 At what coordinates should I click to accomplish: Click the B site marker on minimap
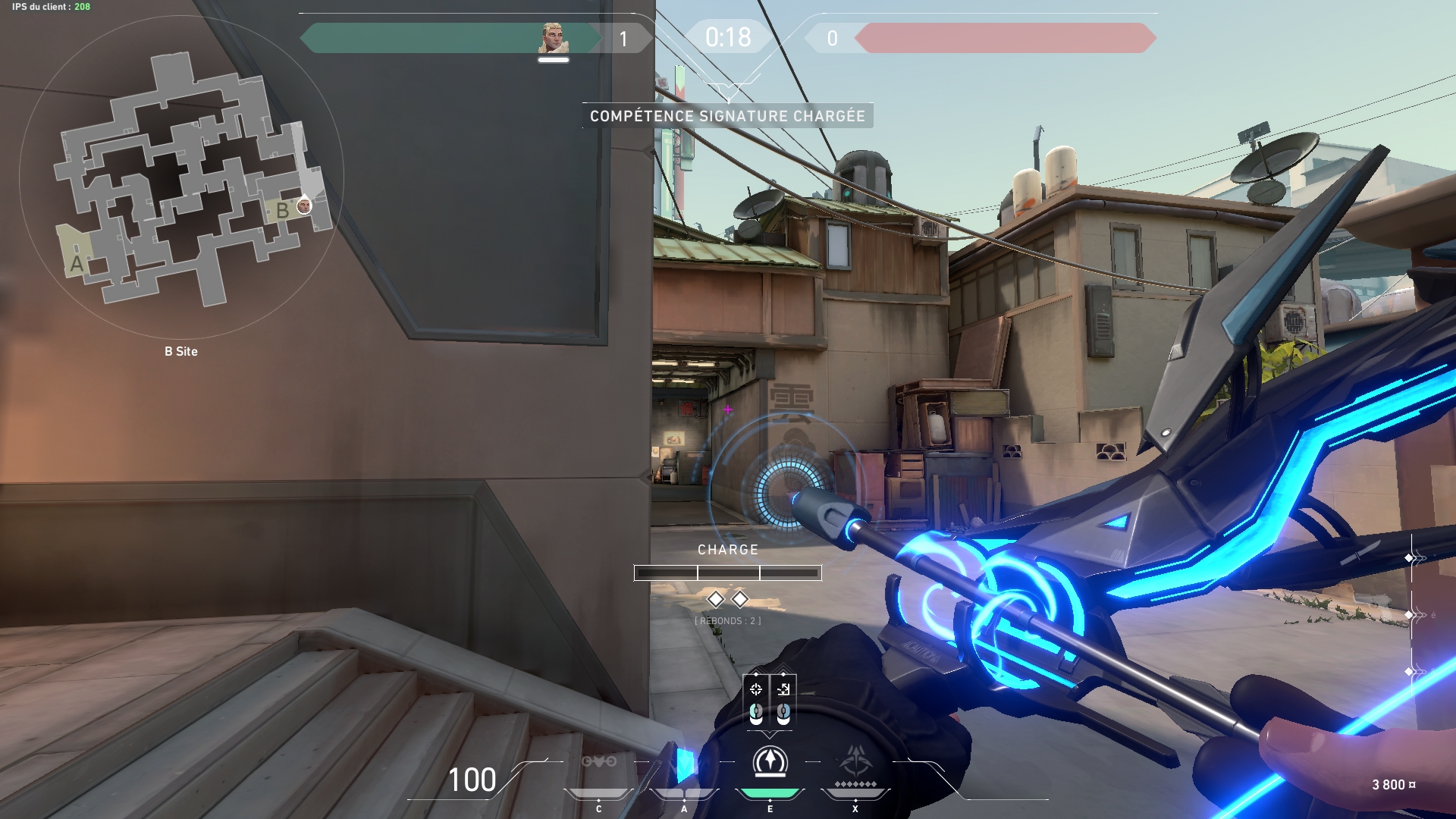(x=282, y=210)
